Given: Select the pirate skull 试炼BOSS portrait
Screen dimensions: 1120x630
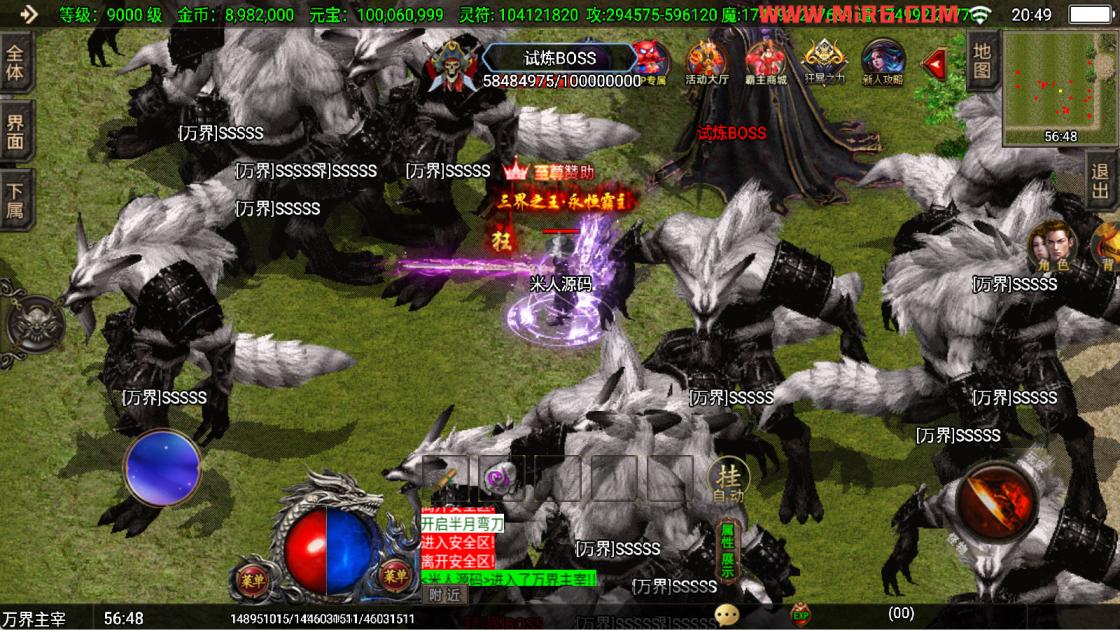Looking at the screenshot, I should [452, 65].
